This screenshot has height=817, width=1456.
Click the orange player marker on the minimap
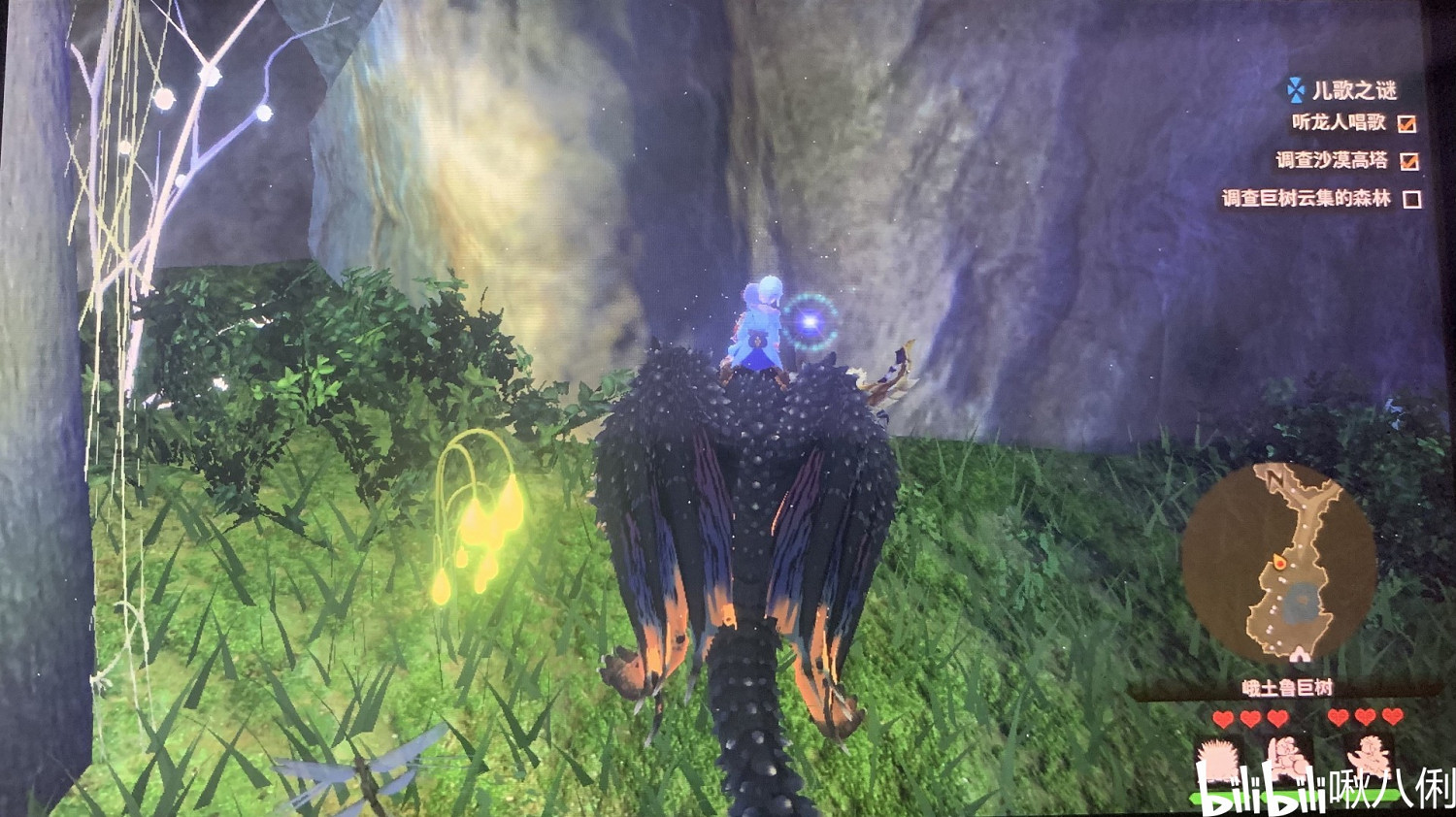point(1280,563)
